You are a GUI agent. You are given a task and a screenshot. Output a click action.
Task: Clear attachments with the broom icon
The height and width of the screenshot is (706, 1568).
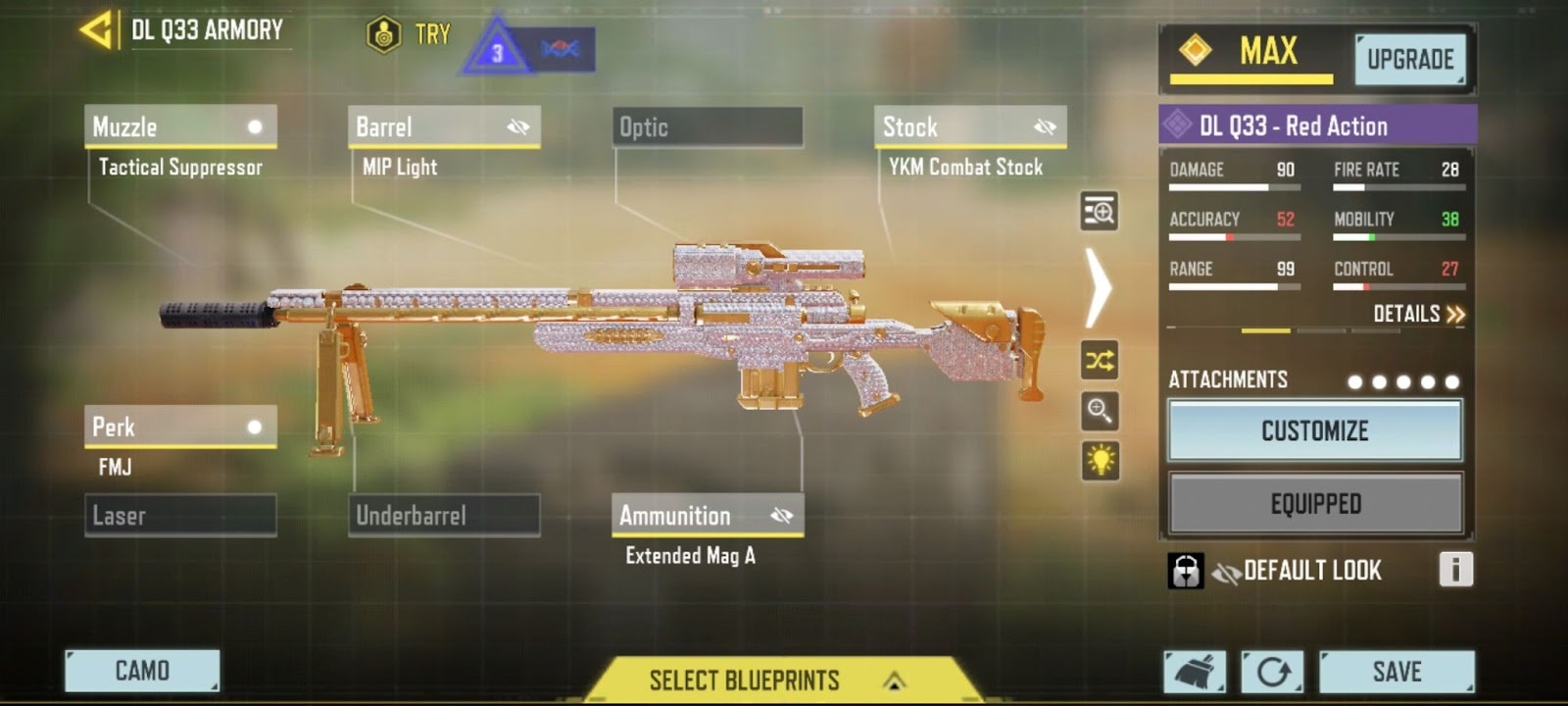tap(1195, 672)
